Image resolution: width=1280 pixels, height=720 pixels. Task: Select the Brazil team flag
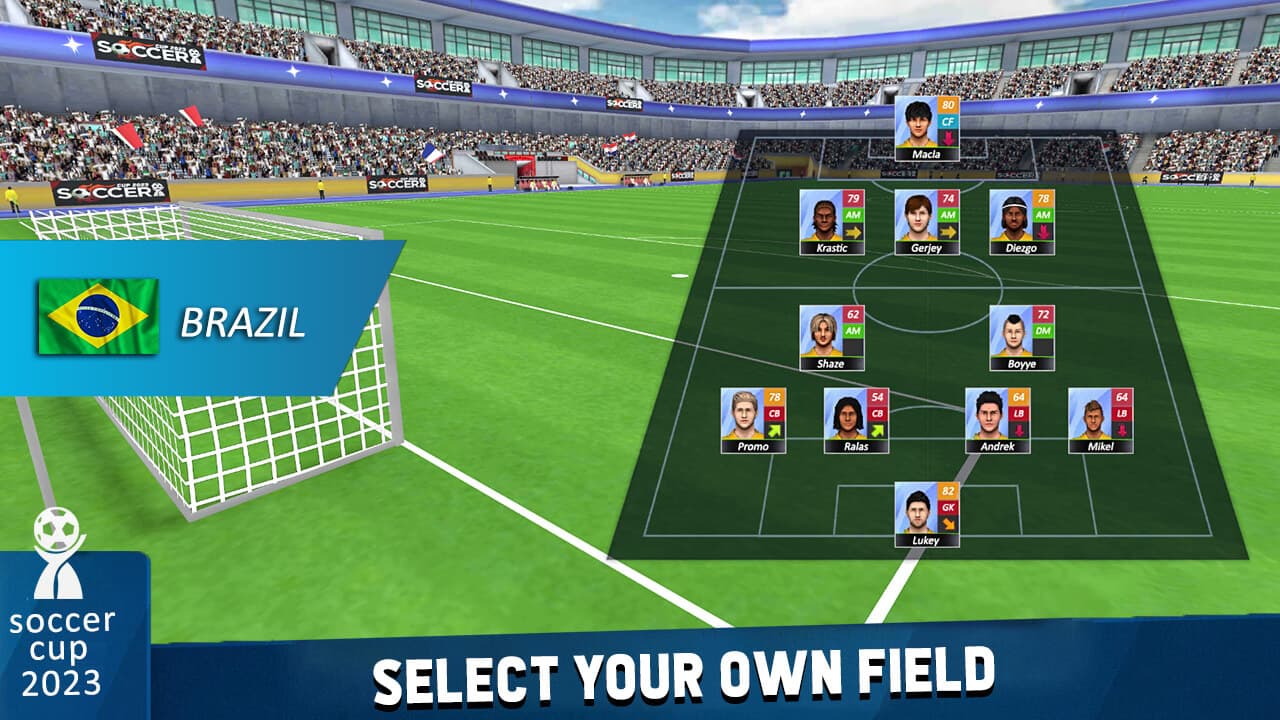98,316
